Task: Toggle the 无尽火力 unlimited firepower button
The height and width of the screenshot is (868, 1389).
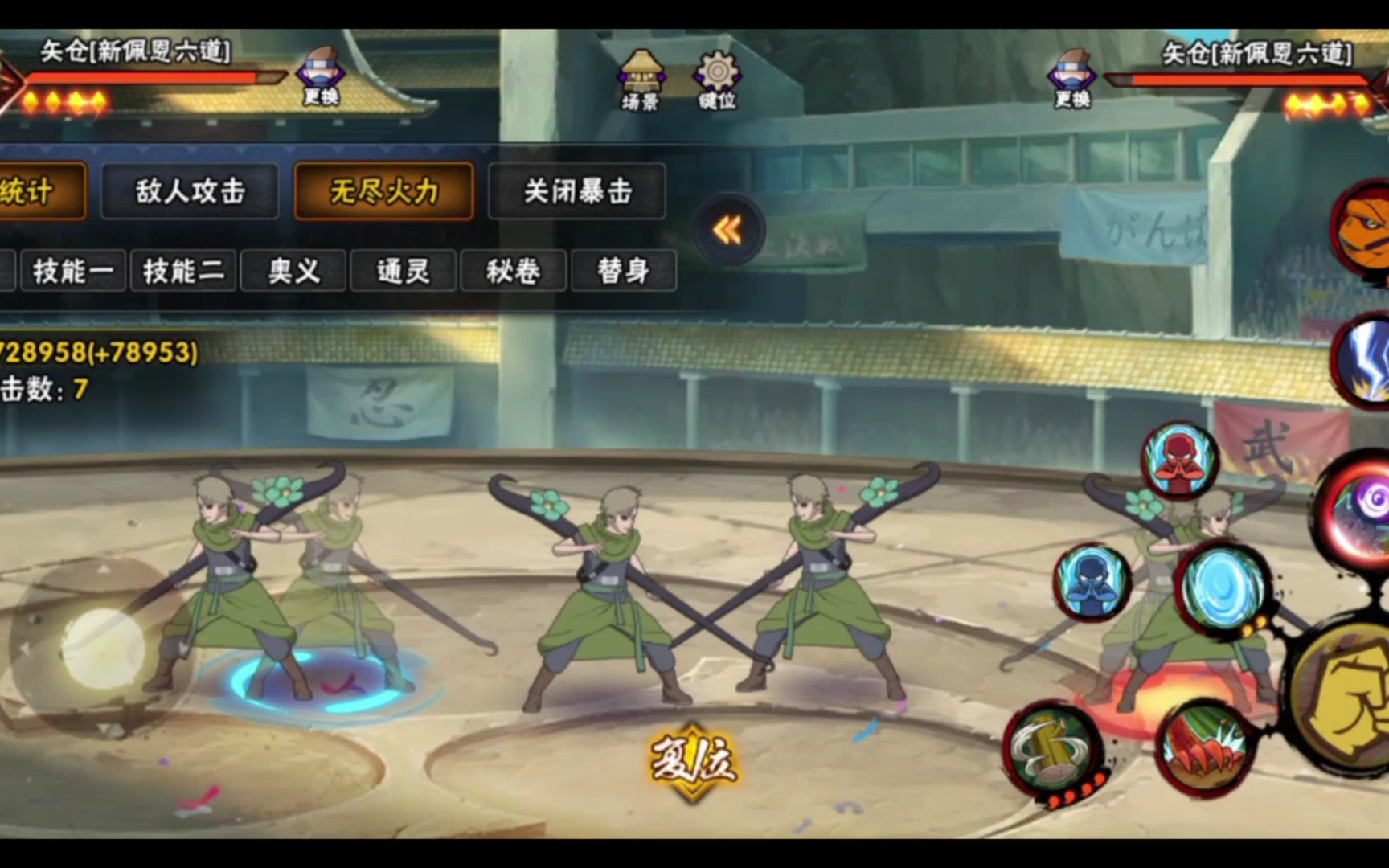Action: click(383, 191)
